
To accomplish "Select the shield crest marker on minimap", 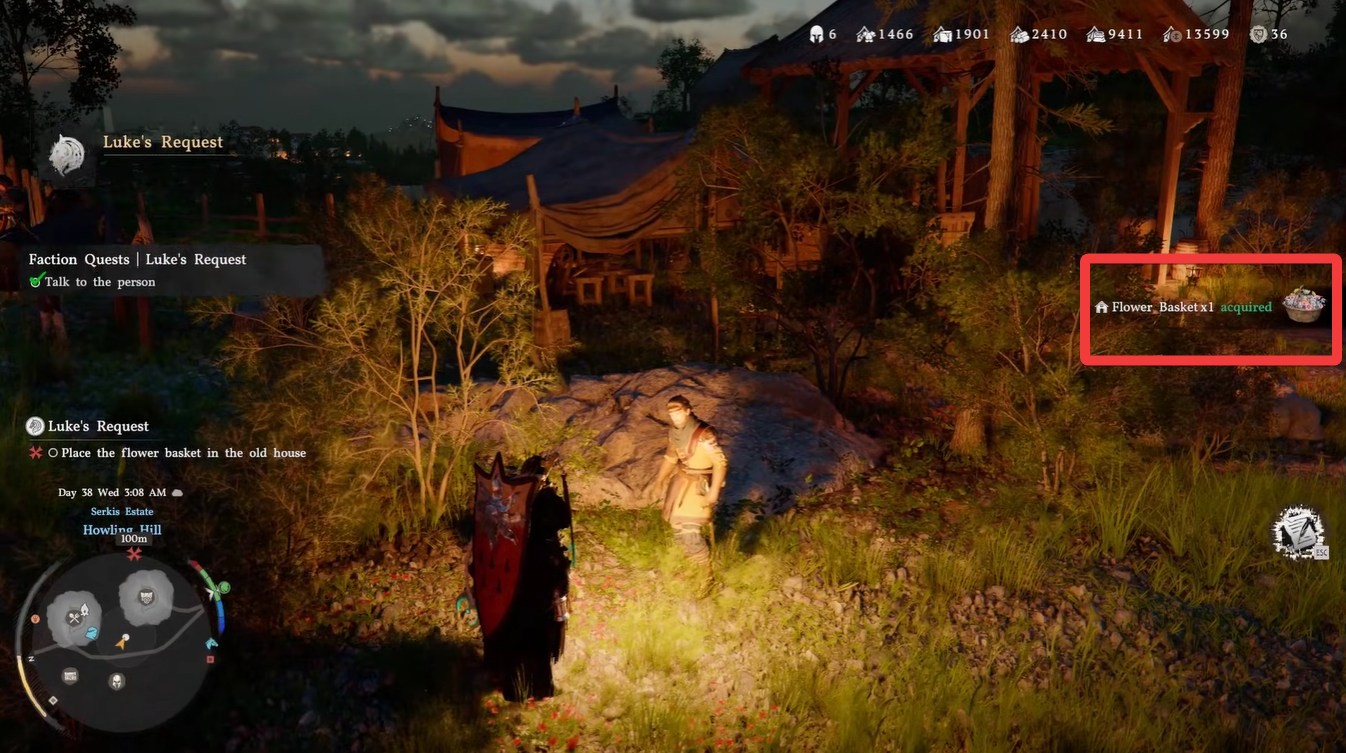I will 147,597.
